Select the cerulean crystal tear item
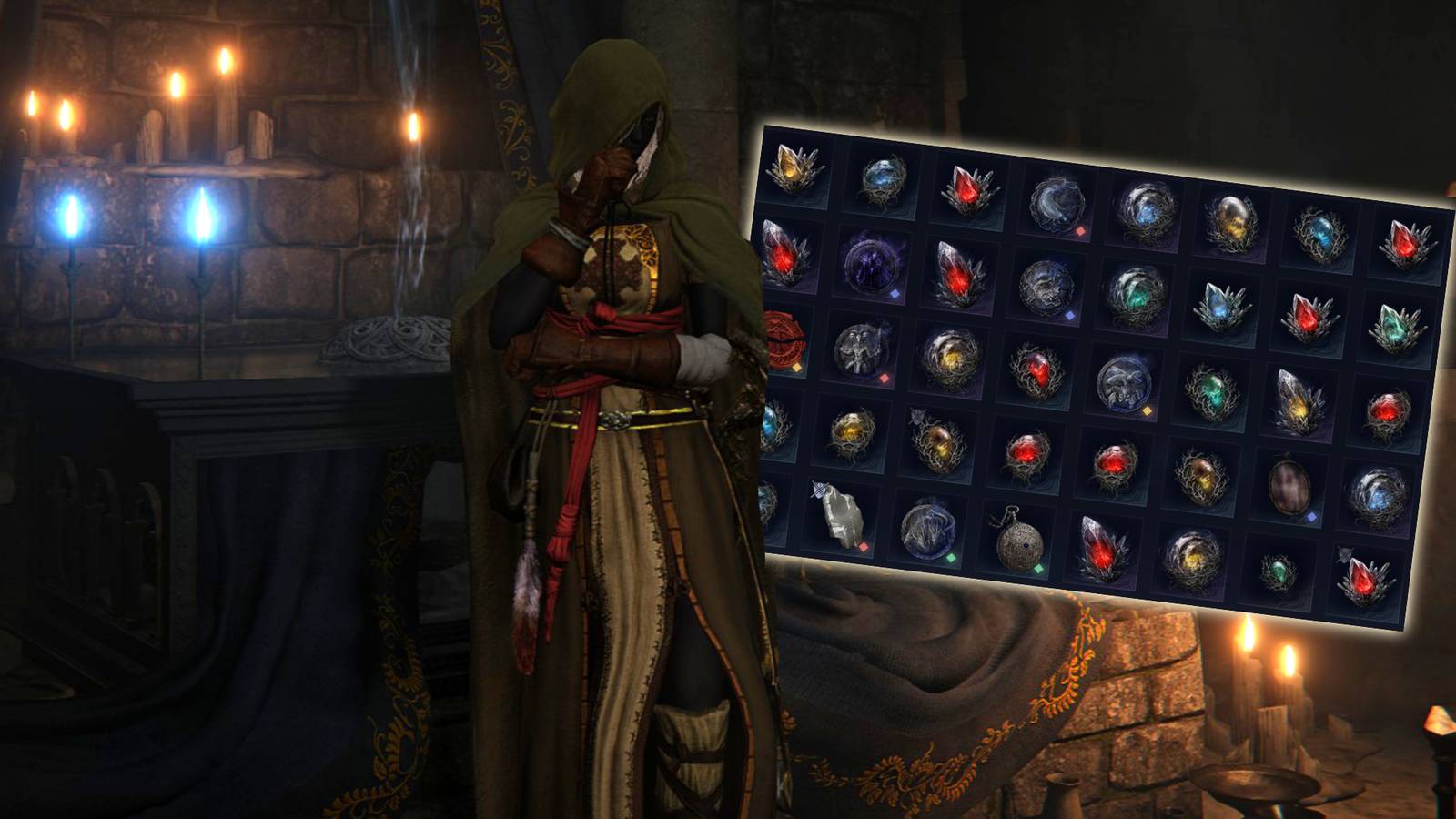This screenshot has height=819, width=1456. click(1223, 305)
